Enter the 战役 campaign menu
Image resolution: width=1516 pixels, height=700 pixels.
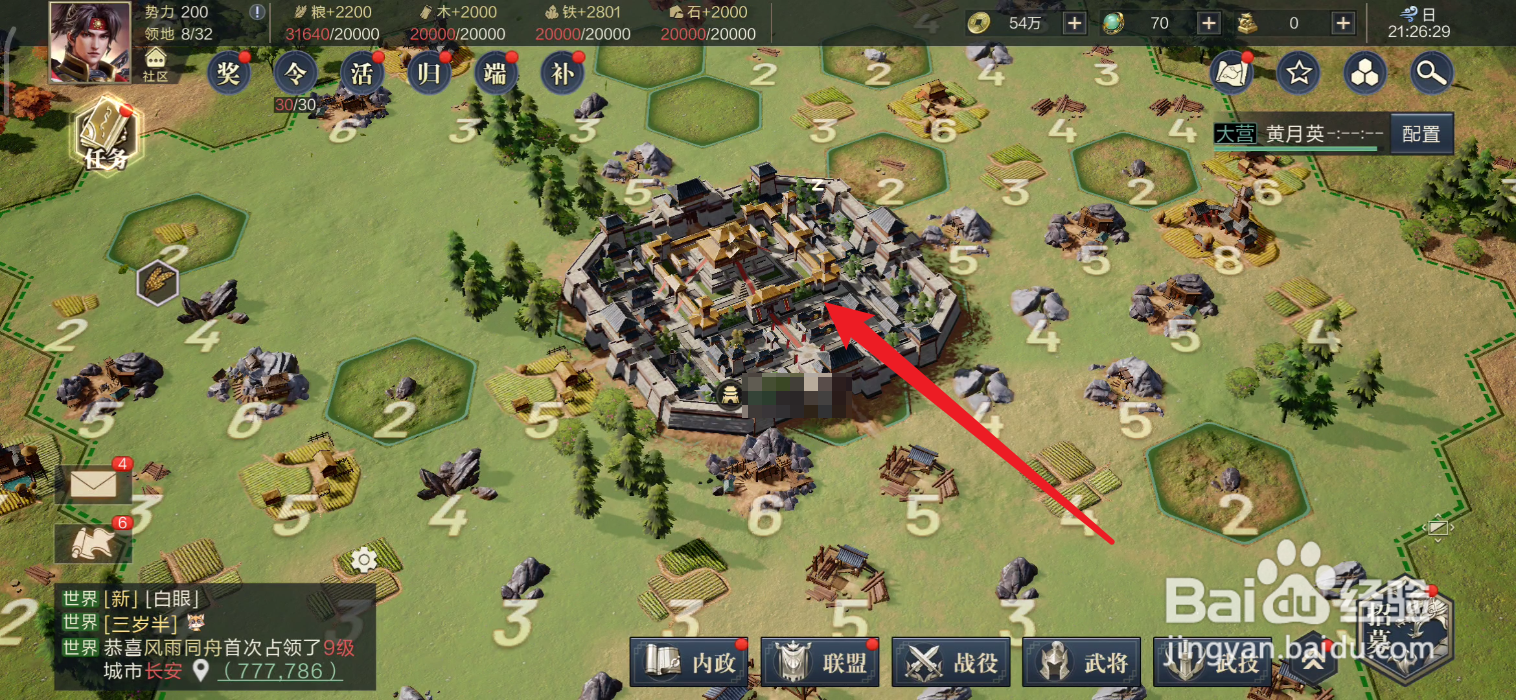click(955, 662)
